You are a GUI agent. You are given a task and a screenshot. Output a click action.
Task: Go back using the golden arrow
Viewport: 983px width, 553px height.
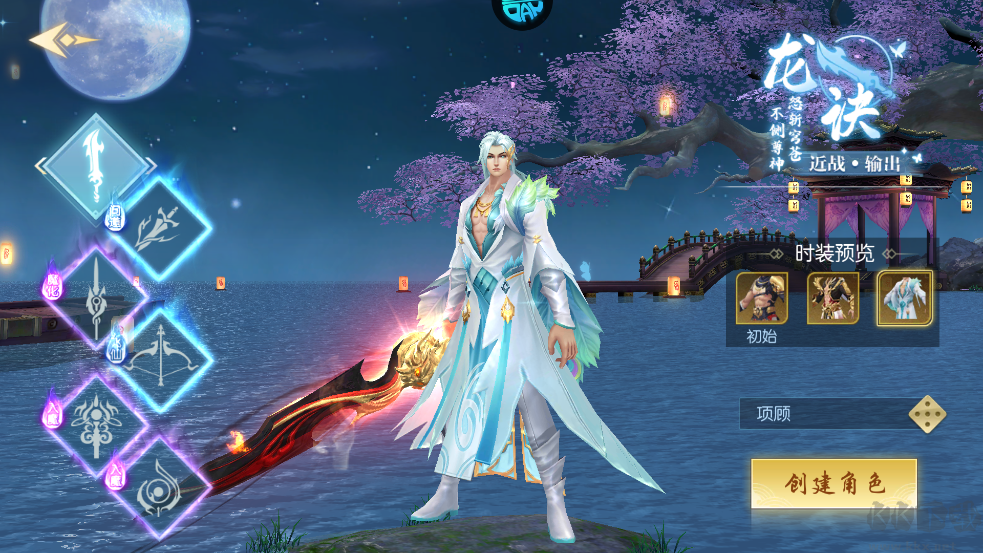(62, 40)
